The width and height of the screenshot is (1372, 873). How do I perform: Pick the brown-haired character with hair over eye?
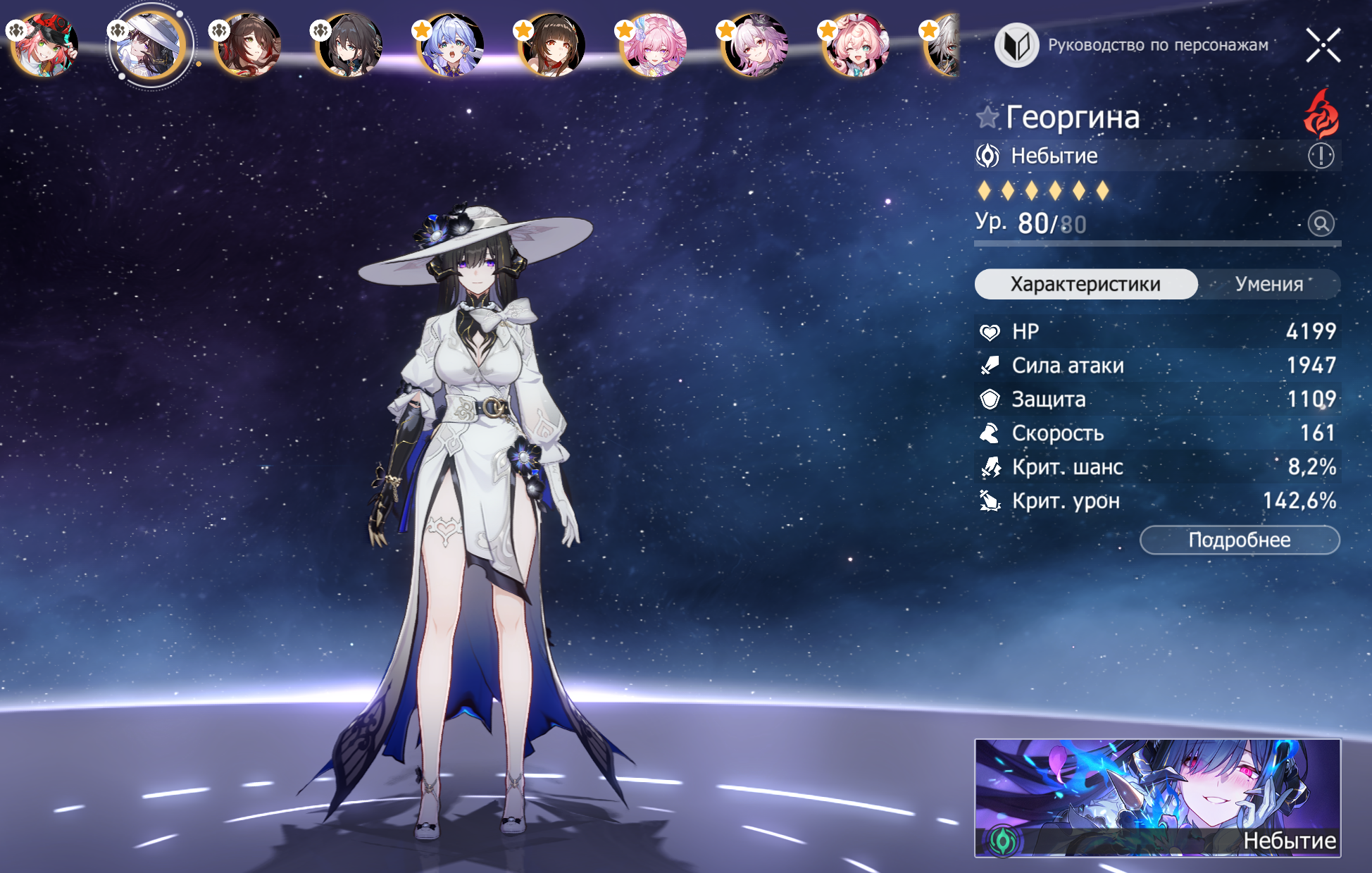(x=248, y=45)
